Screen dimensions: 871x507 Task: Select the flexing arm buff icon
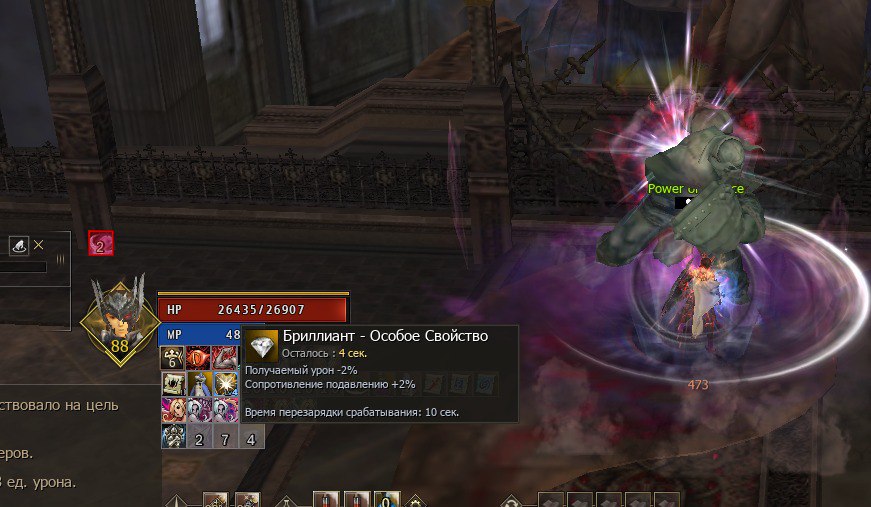pos(225,358)
